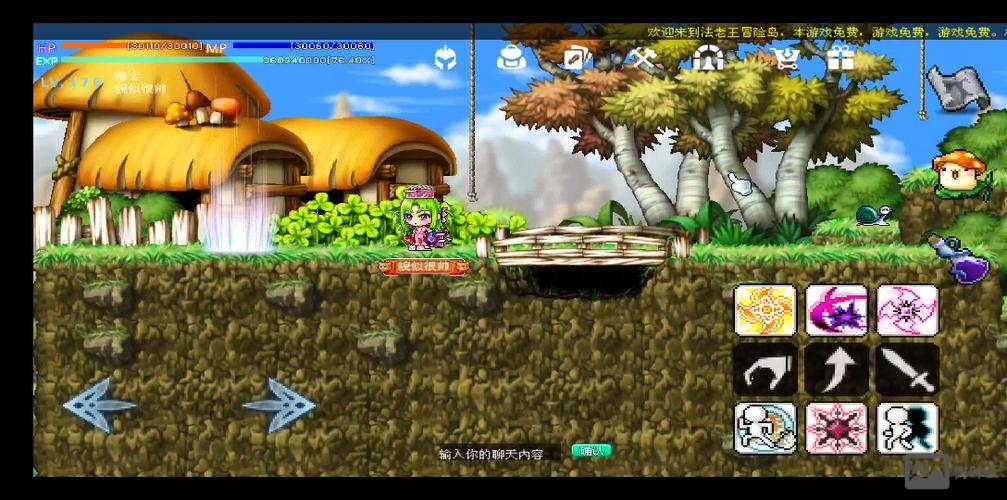Open the arch gate icon
The image size is (1007, 500).
(708, 59)
